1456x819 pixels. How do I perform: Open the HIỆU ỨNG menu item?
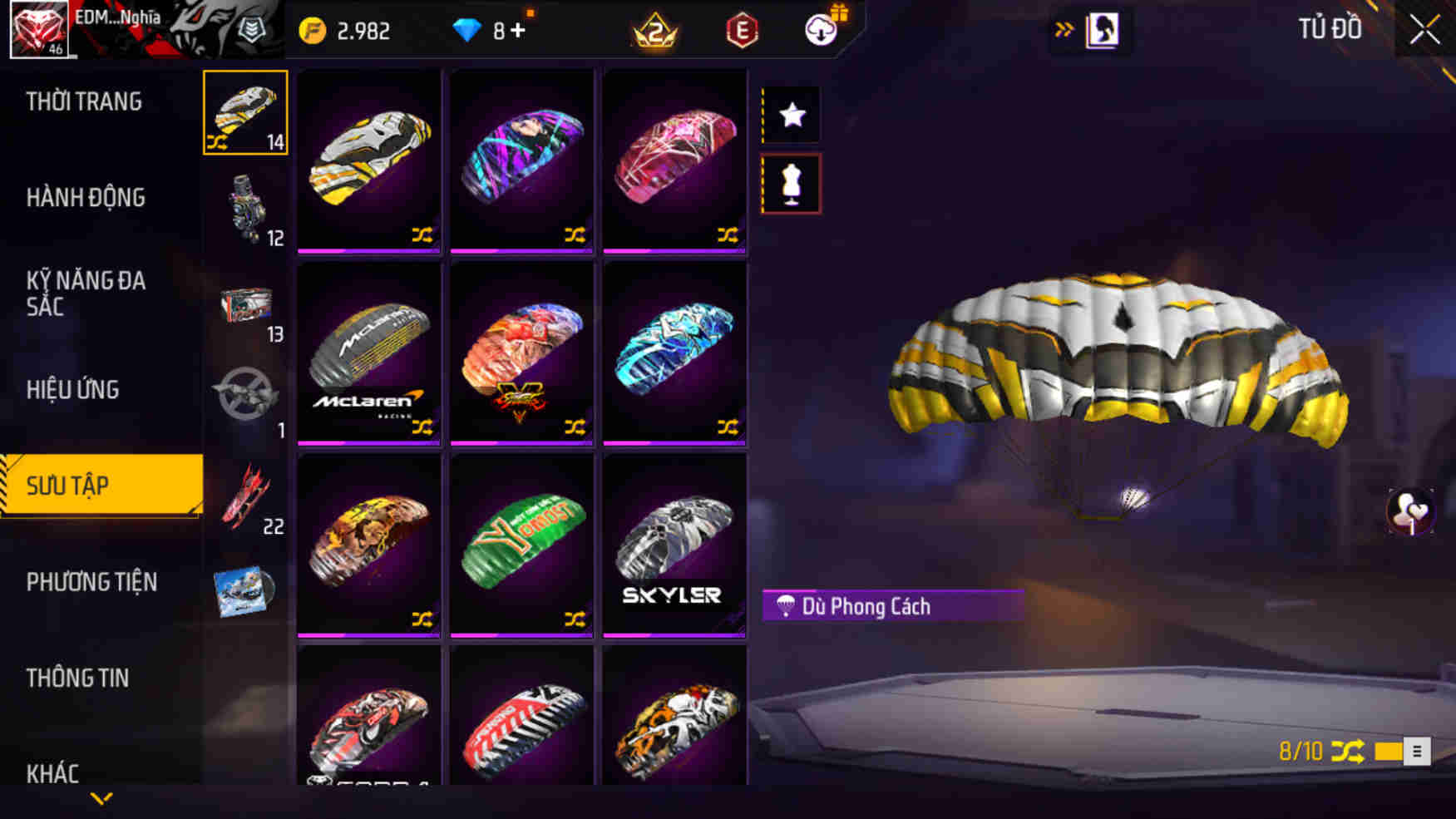pyautogui.click(x=75, y=389)
